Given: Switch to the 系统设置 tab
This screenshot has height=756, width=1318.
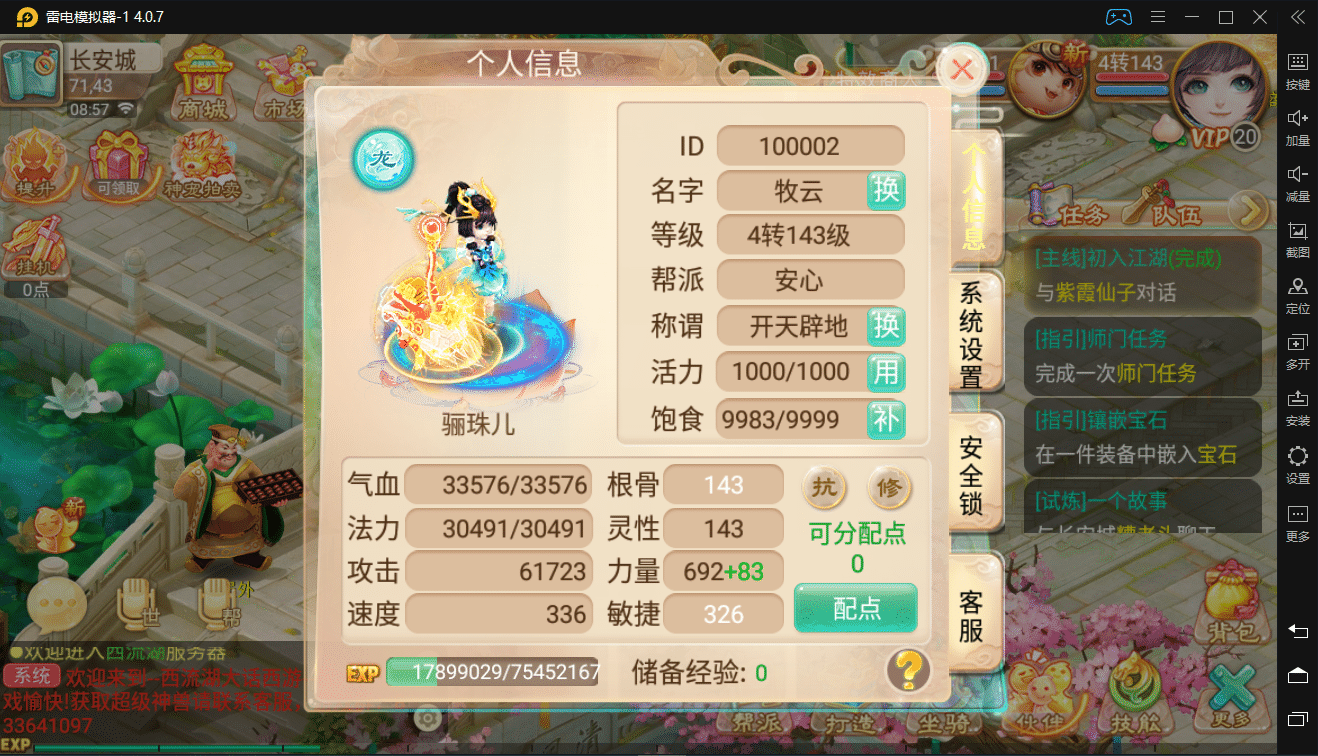Looking at the screenshot, I should pyautogui.click(x=971, y=335).
